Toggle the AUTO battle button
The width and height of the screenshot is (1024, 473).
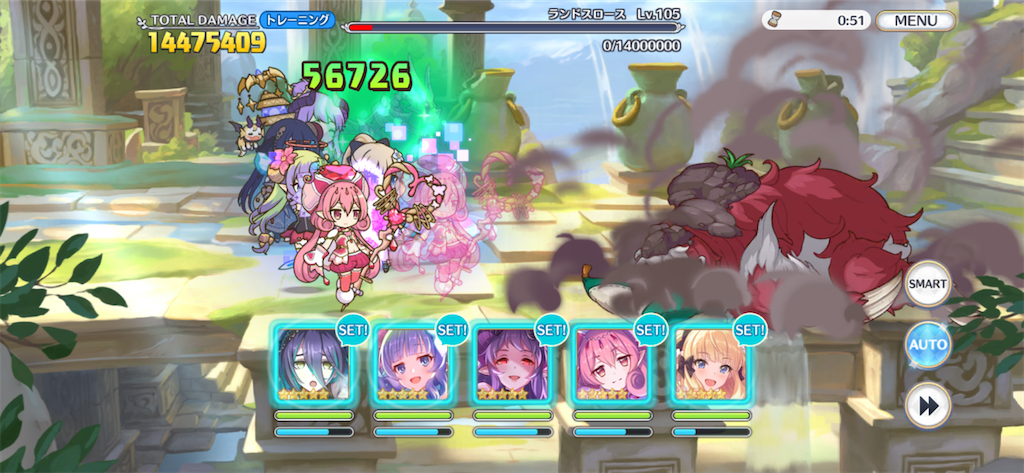point(927,346)
